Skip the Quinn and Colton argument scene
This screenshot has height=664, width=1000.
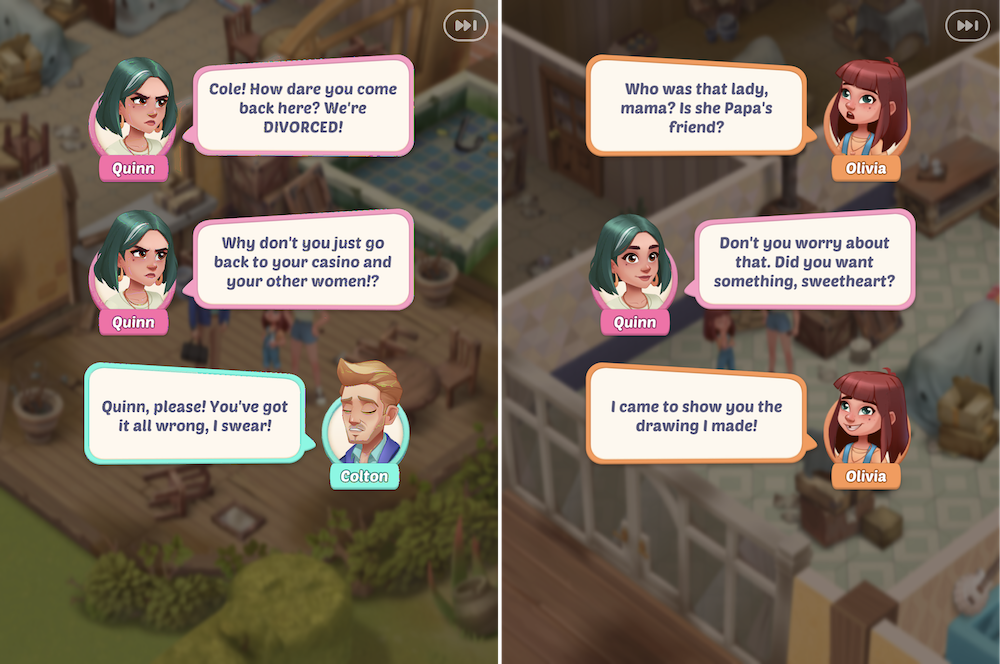(x=467, y=25)
